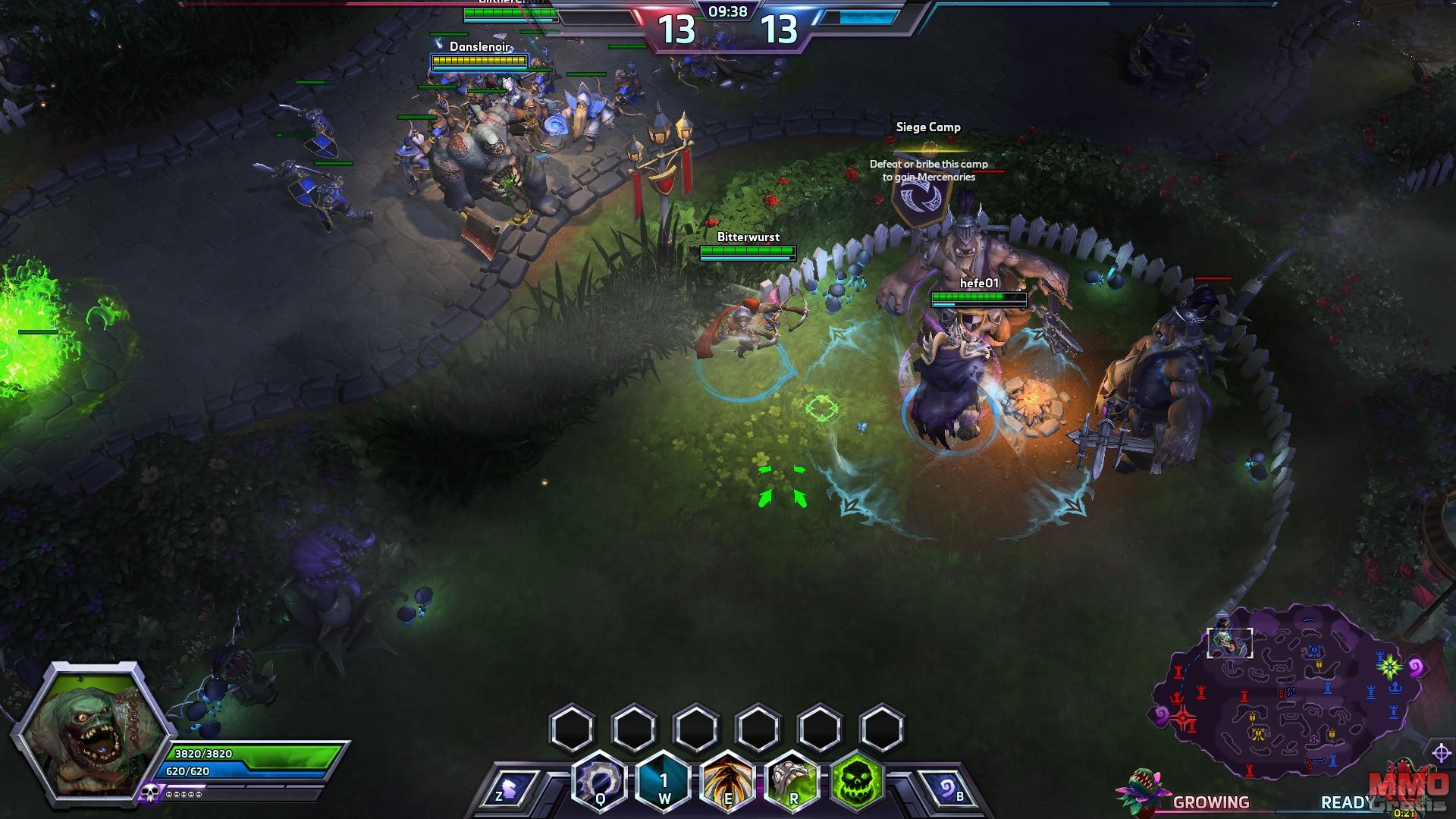The width and height of the screenshot is (1456, 819).
Task: Click the Stitches hero portrait
Action: coord(89,730)
